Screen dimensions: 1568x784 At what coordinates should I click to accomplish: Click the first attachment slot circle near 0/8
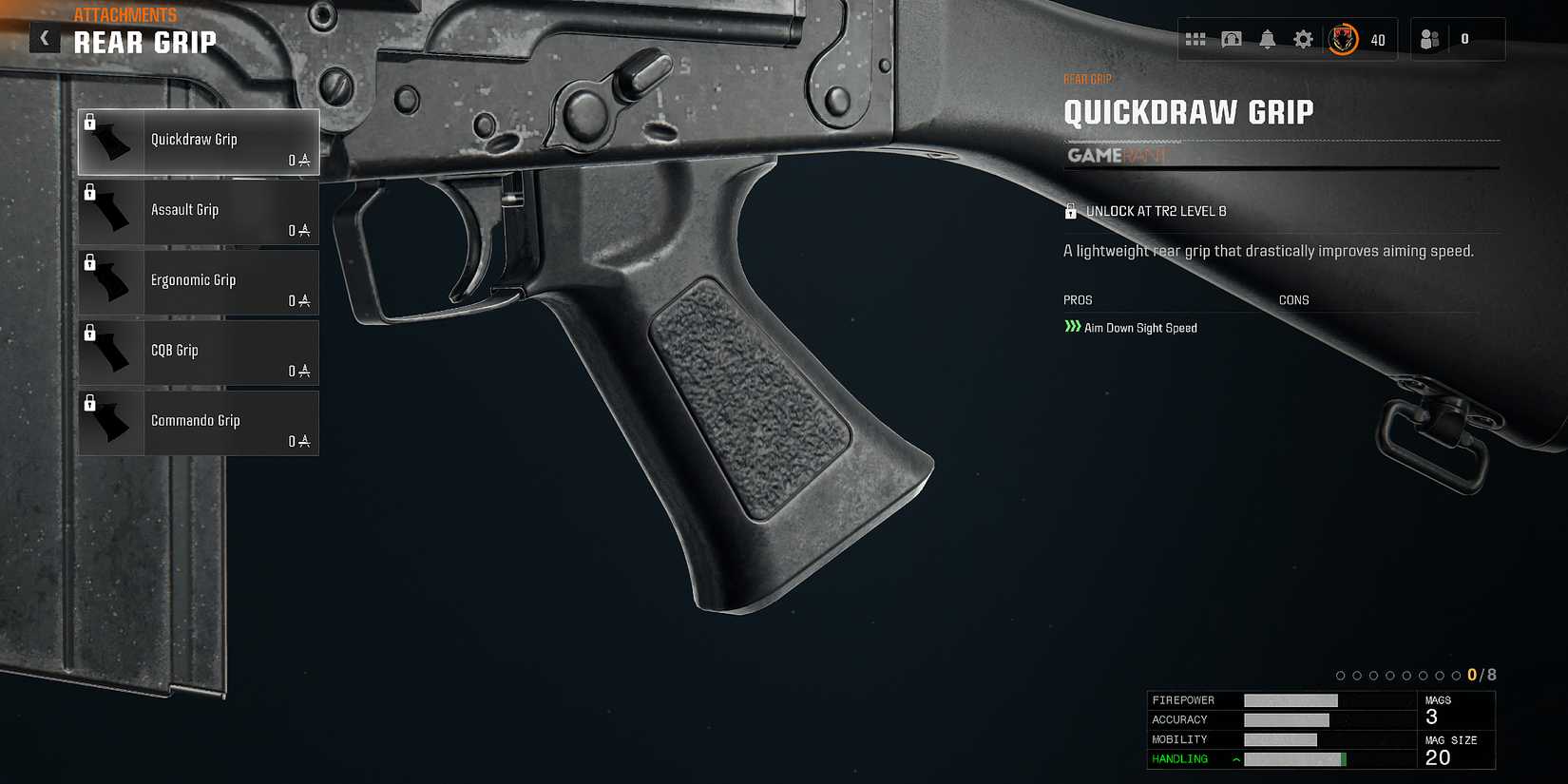point(1340,676)
